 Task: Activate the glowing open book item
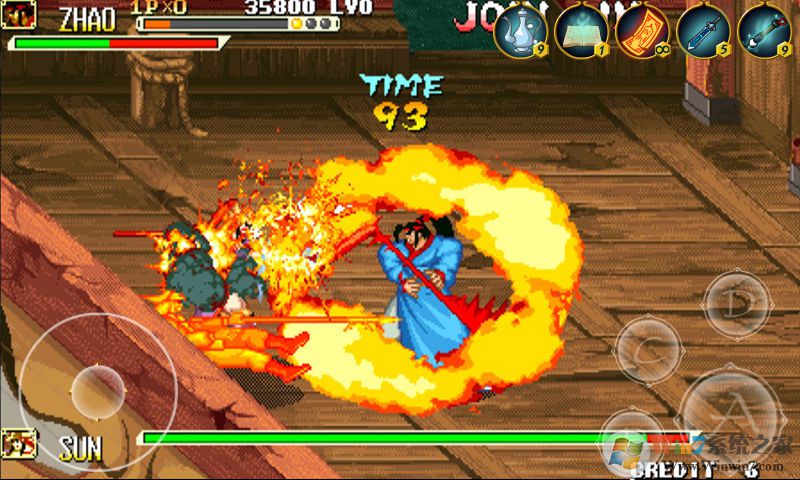tap(583, 30)
